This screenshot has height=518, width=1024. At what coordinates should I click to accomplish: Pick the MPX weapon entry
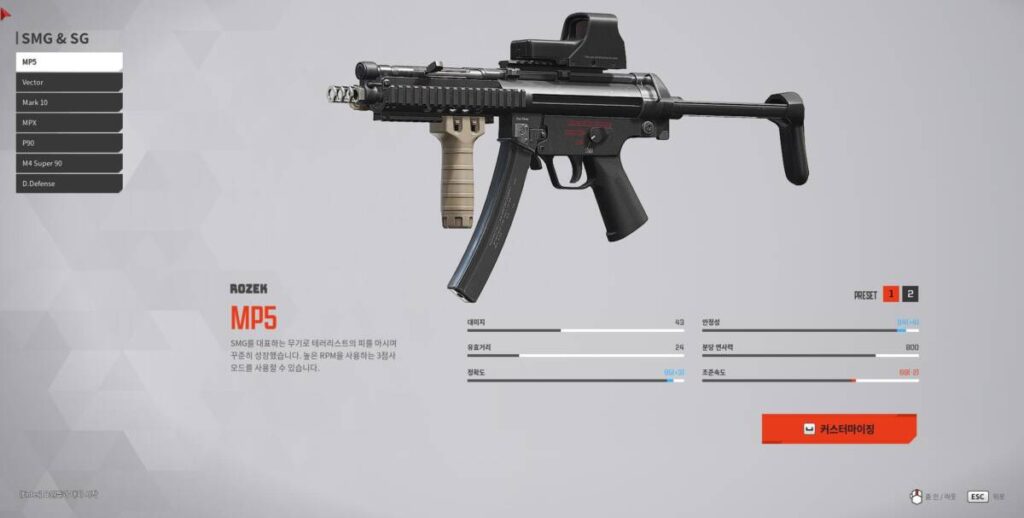click(x=69, y=123)
